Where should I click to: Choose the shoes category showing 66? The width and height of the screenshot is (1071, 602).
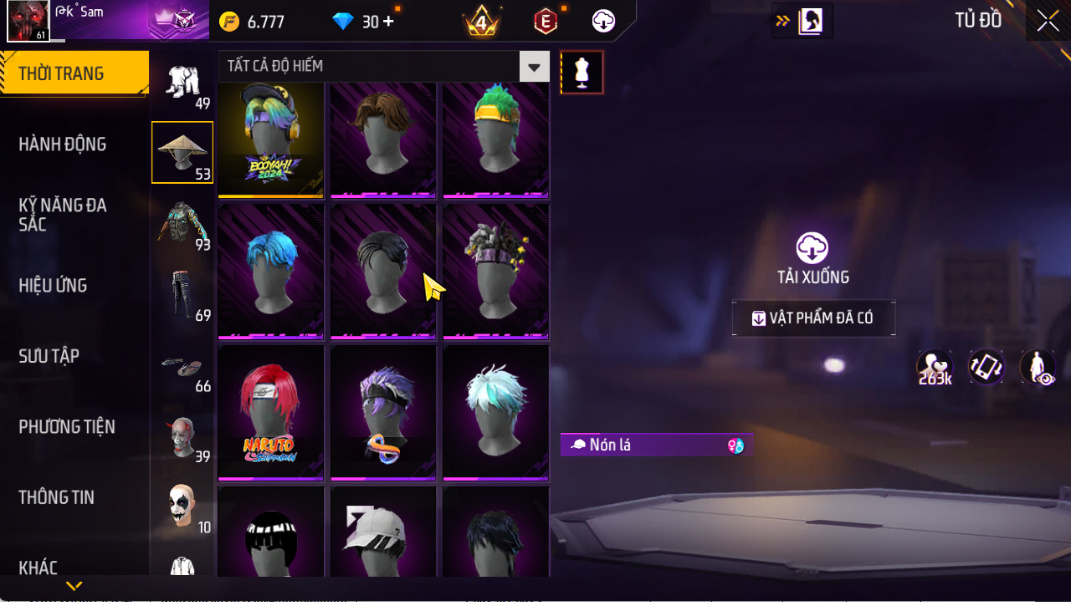182,367
